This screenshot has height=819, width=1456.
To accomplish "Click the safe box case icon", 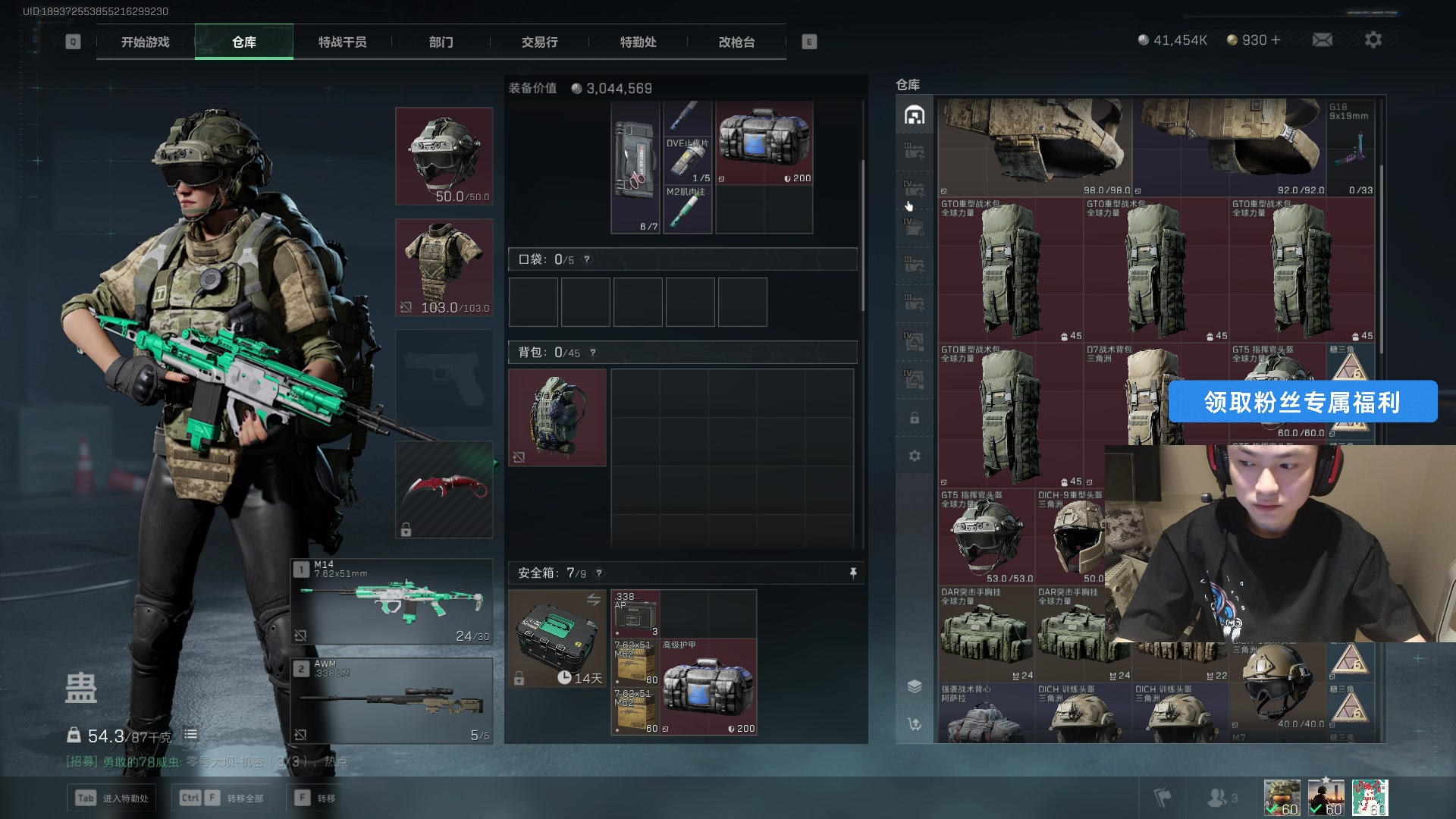I will coord(557,639).
